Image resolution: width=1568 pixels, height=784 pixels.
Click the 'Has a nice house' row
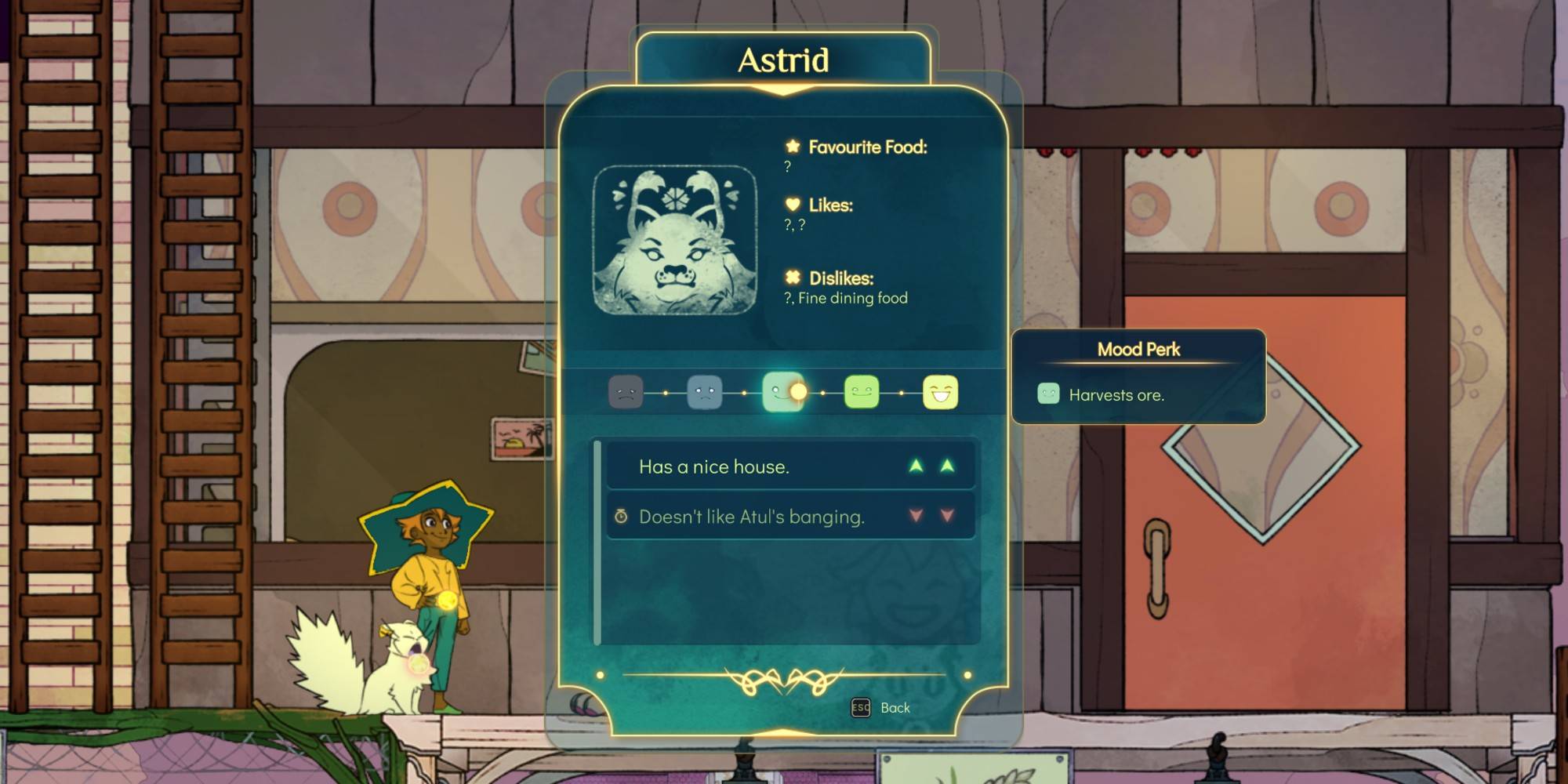click(790, 466)
